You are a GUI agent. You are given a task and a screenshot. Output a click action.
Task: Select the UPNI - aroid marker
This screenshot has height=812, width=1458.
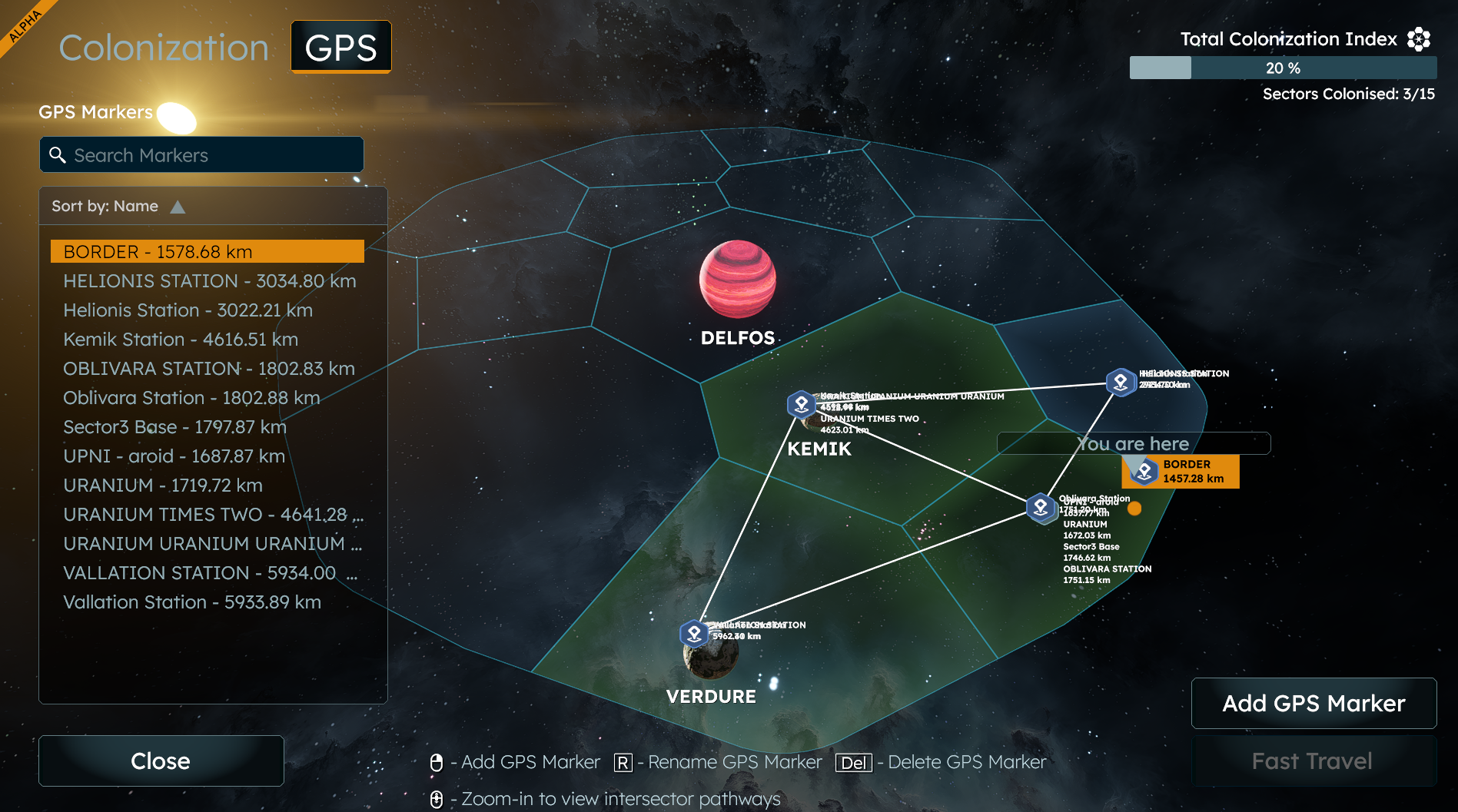(174, 456)
